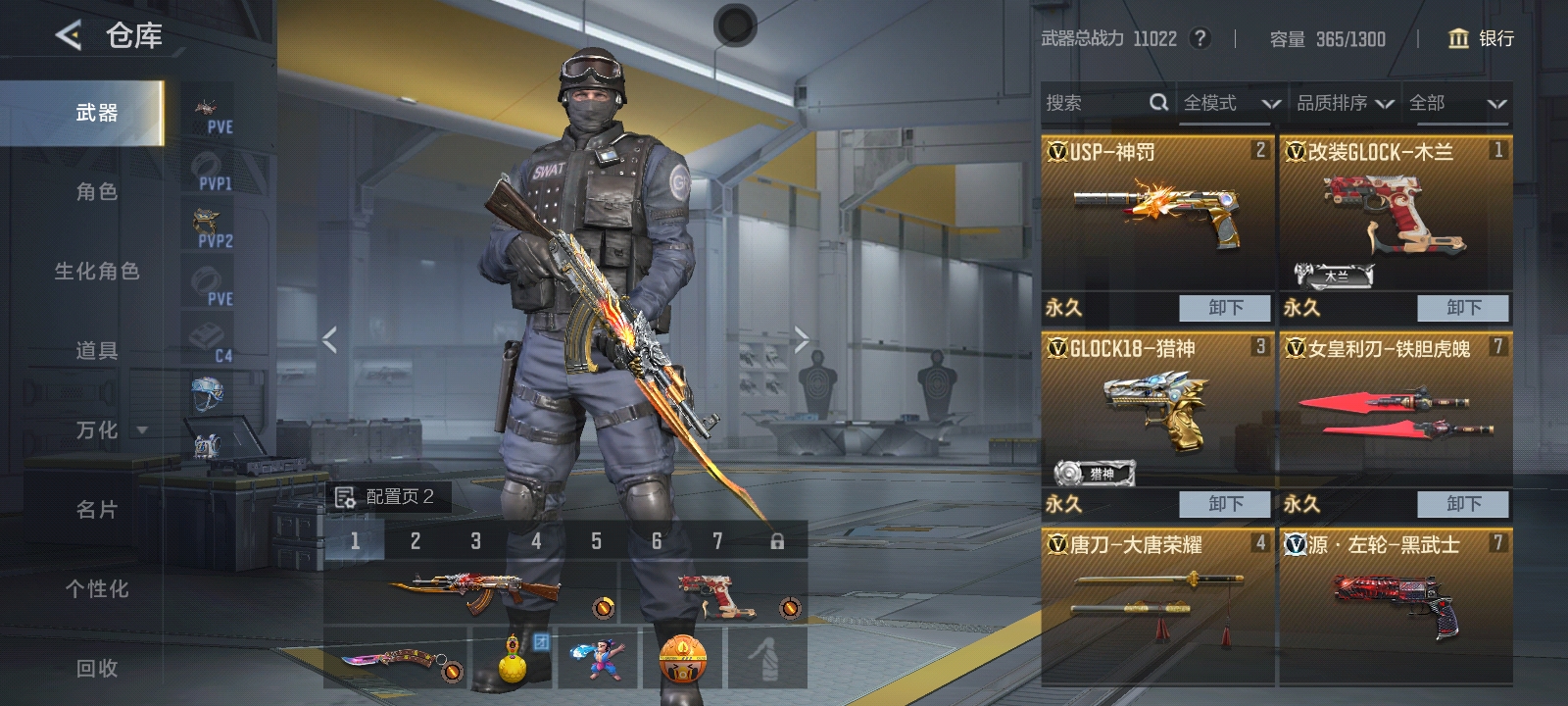1568x706 pixels.
Task: Expand the 万化 category
Action: (110, 430)
